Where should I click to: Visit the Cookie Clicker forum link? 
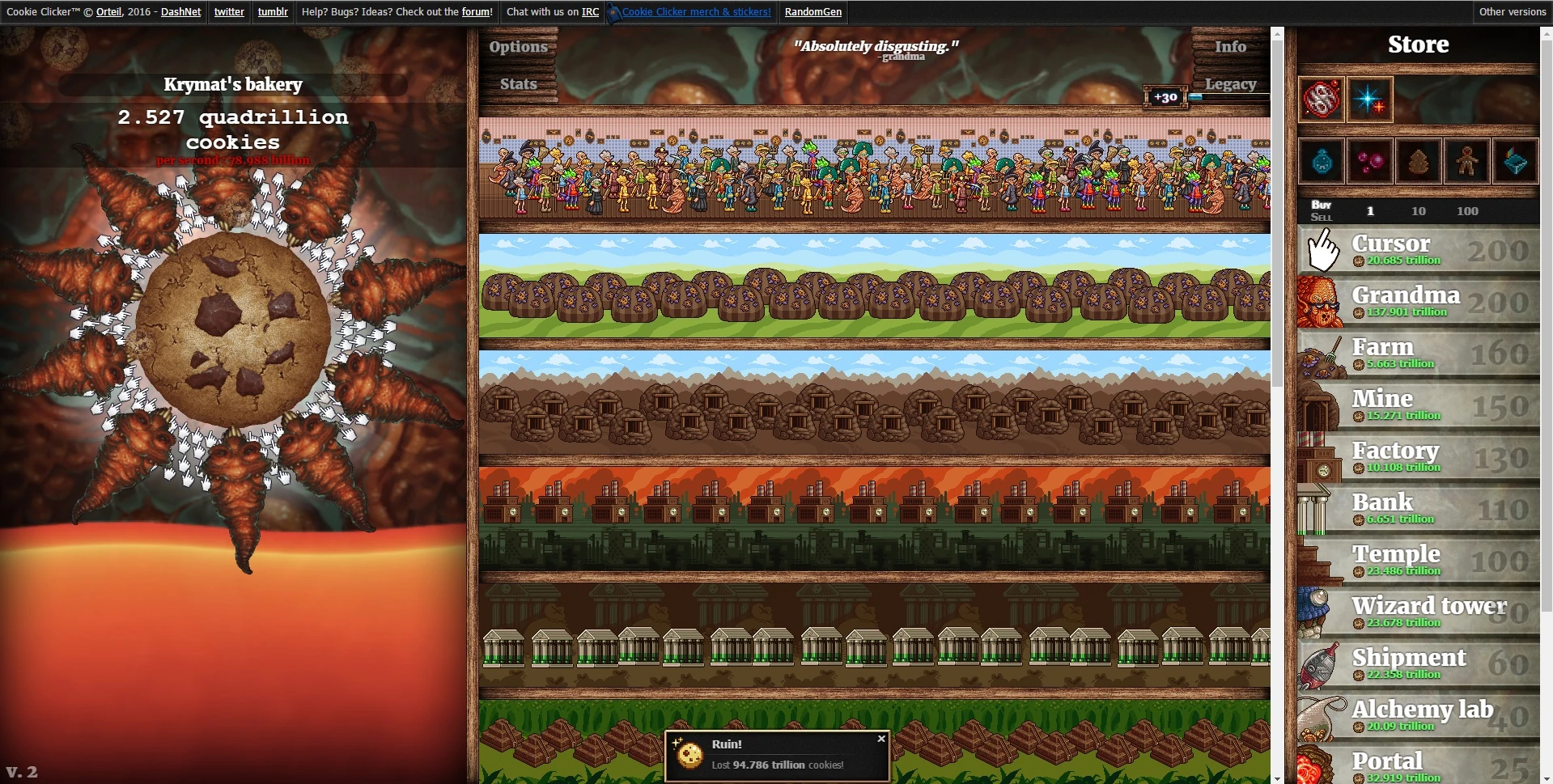pos(476,11)
